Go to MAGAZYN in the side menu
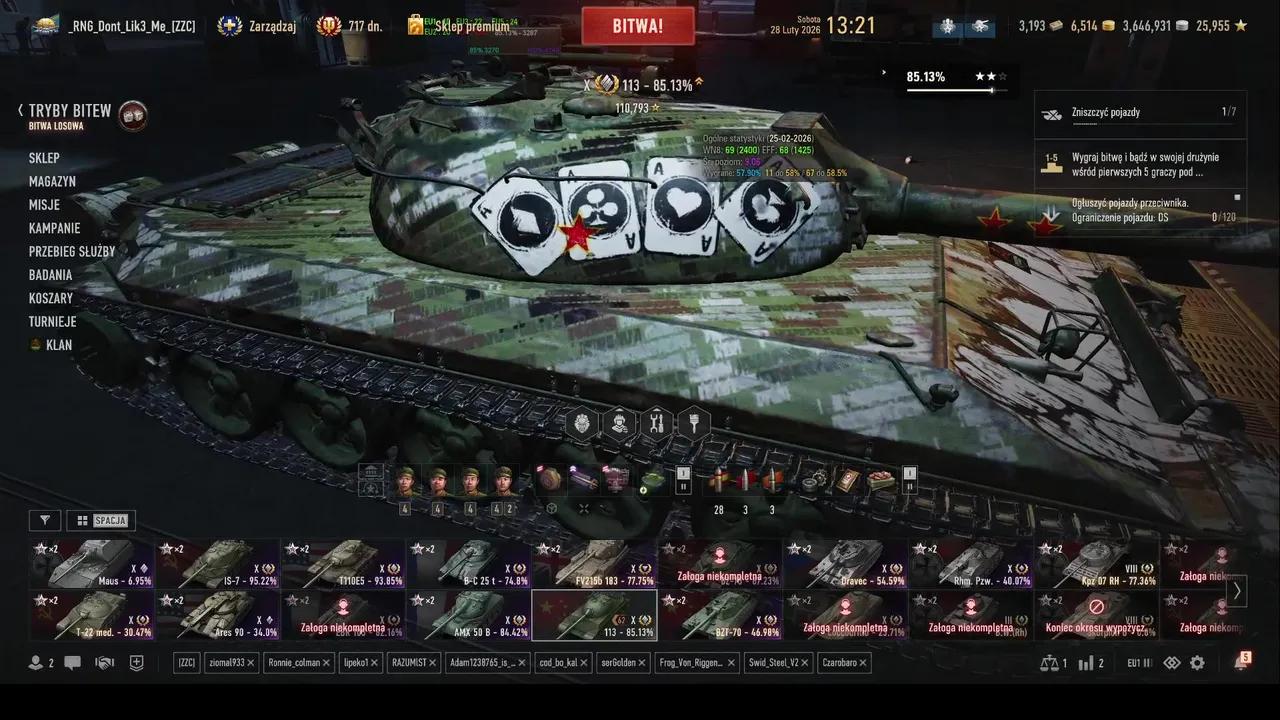The width and height of the screenshot is (1280, 720). [52, 181]
